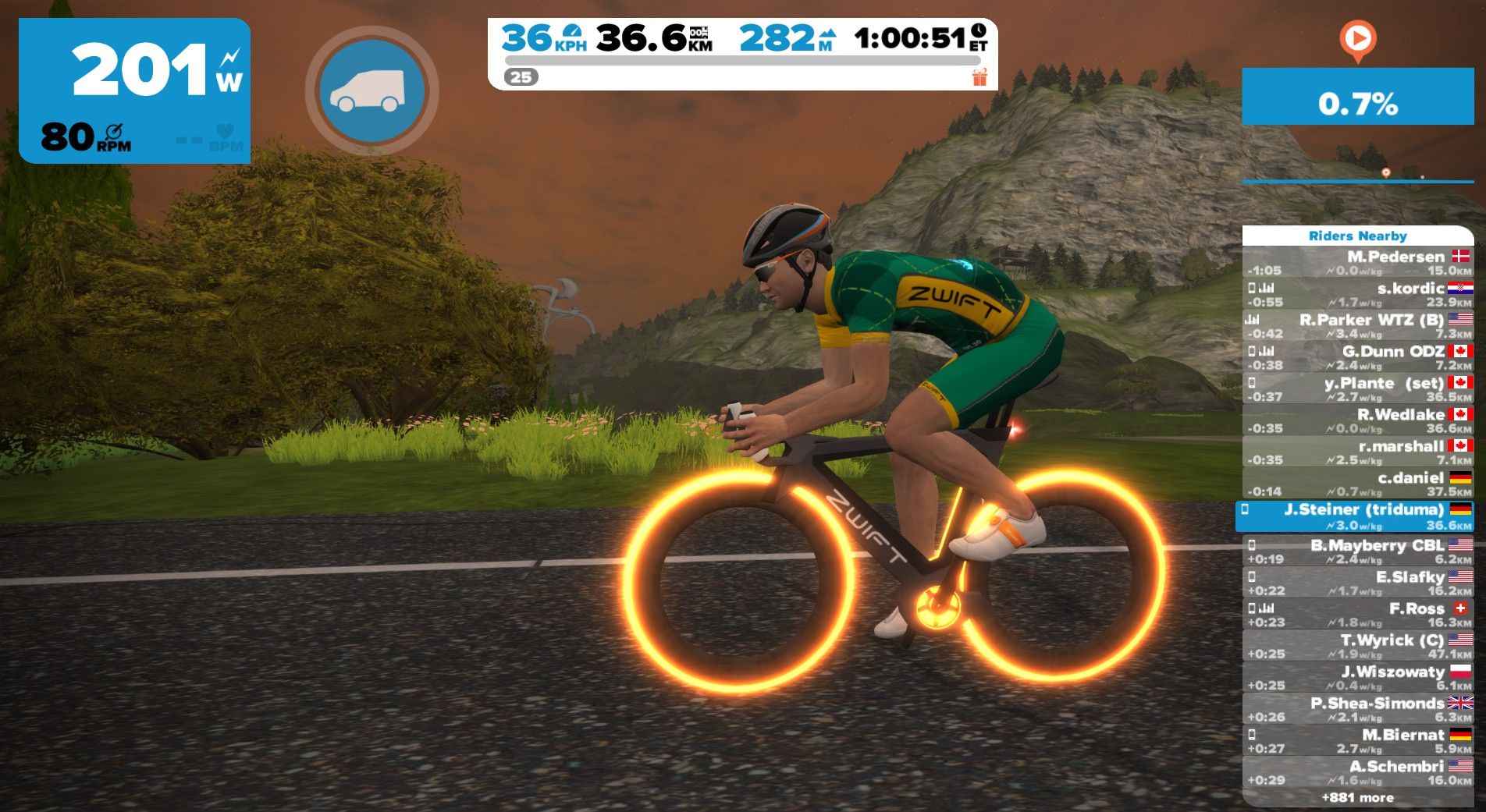Select r.marshall rider entry

(1357, 452)
